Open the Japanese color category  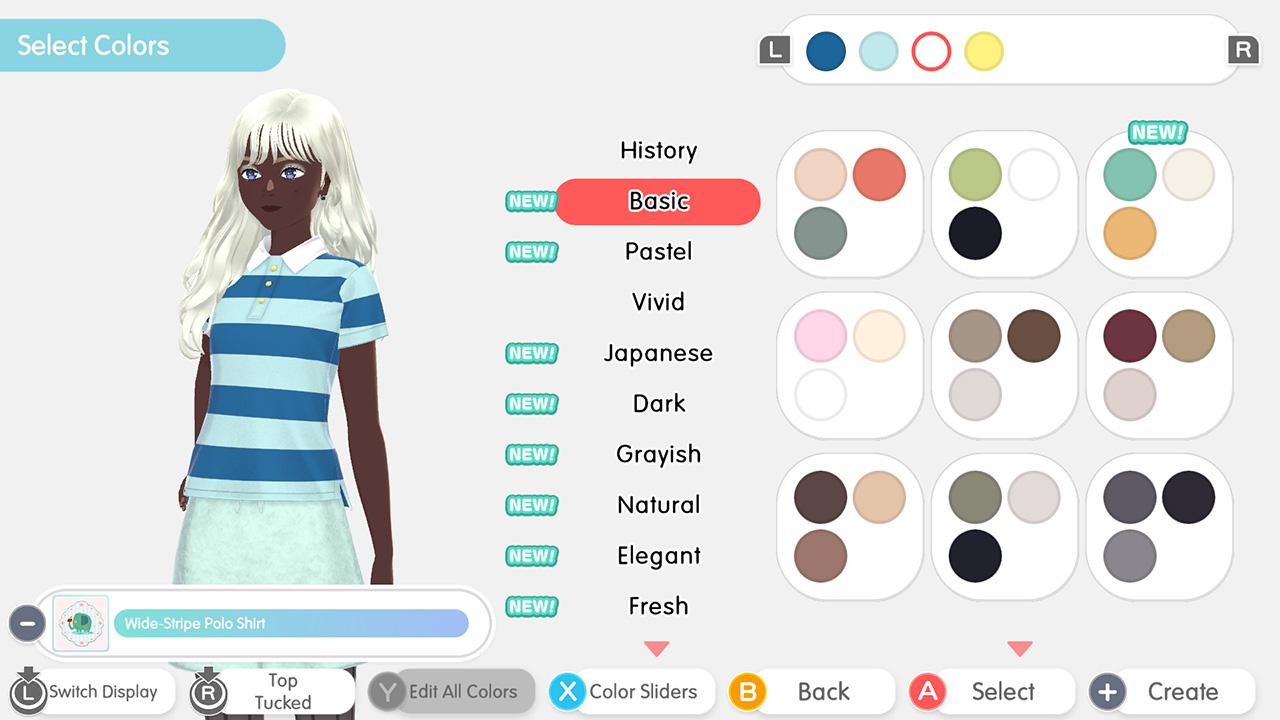click(658, 353)
